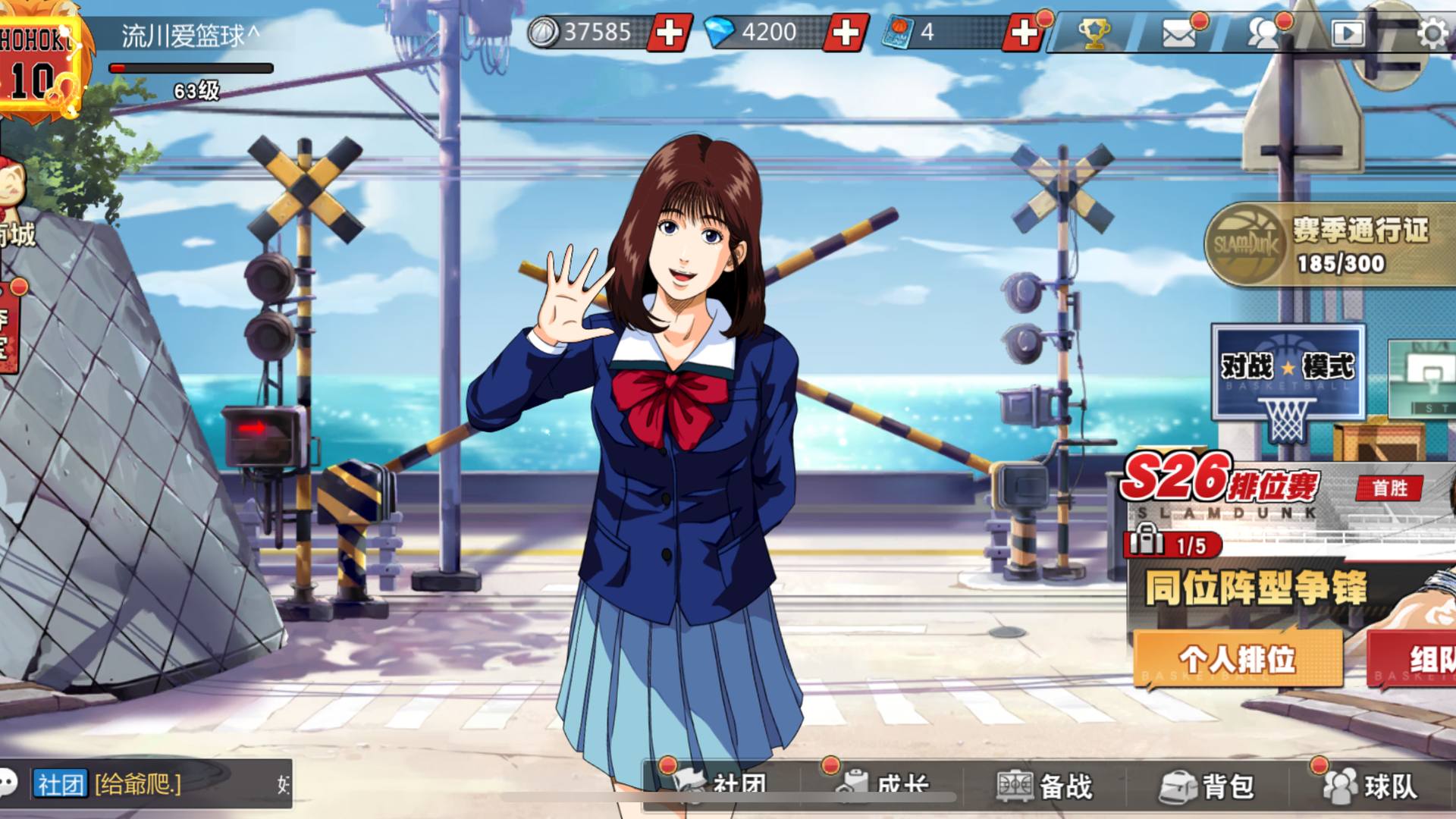The image size is (1456, 819).
Task: Enter 对战模式 battle mode
Action: click(x=1288, y=373)
